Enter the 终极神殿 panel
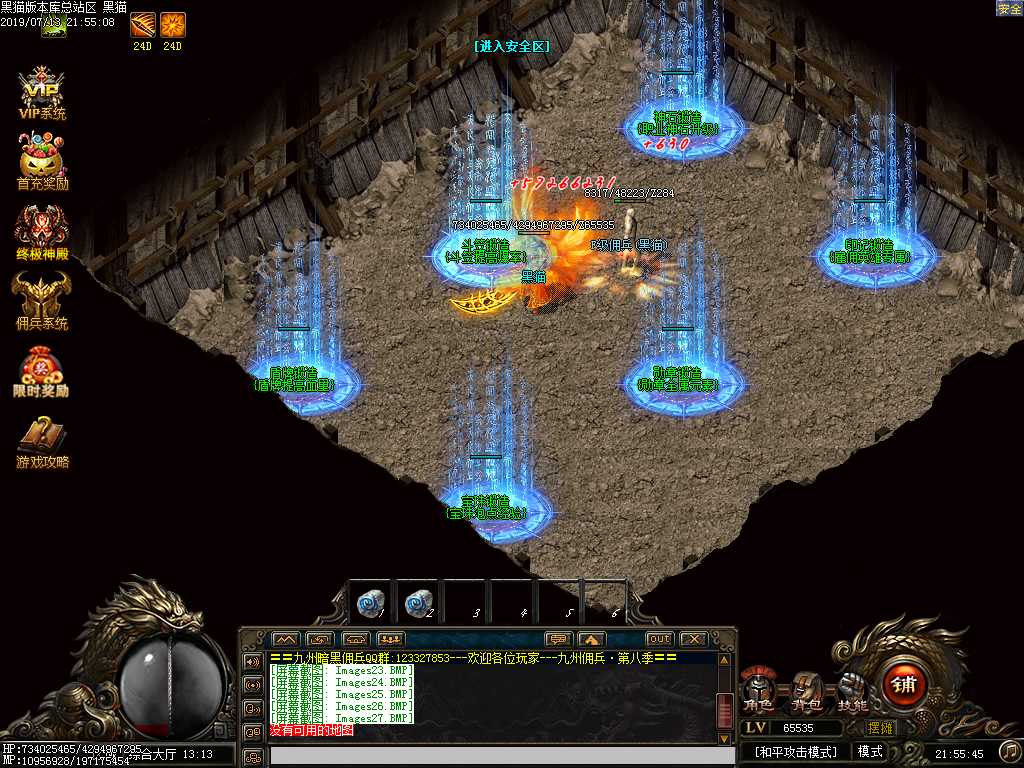Screen dimensions: 1024x768 pyautogui.click(x=42, y=231)
